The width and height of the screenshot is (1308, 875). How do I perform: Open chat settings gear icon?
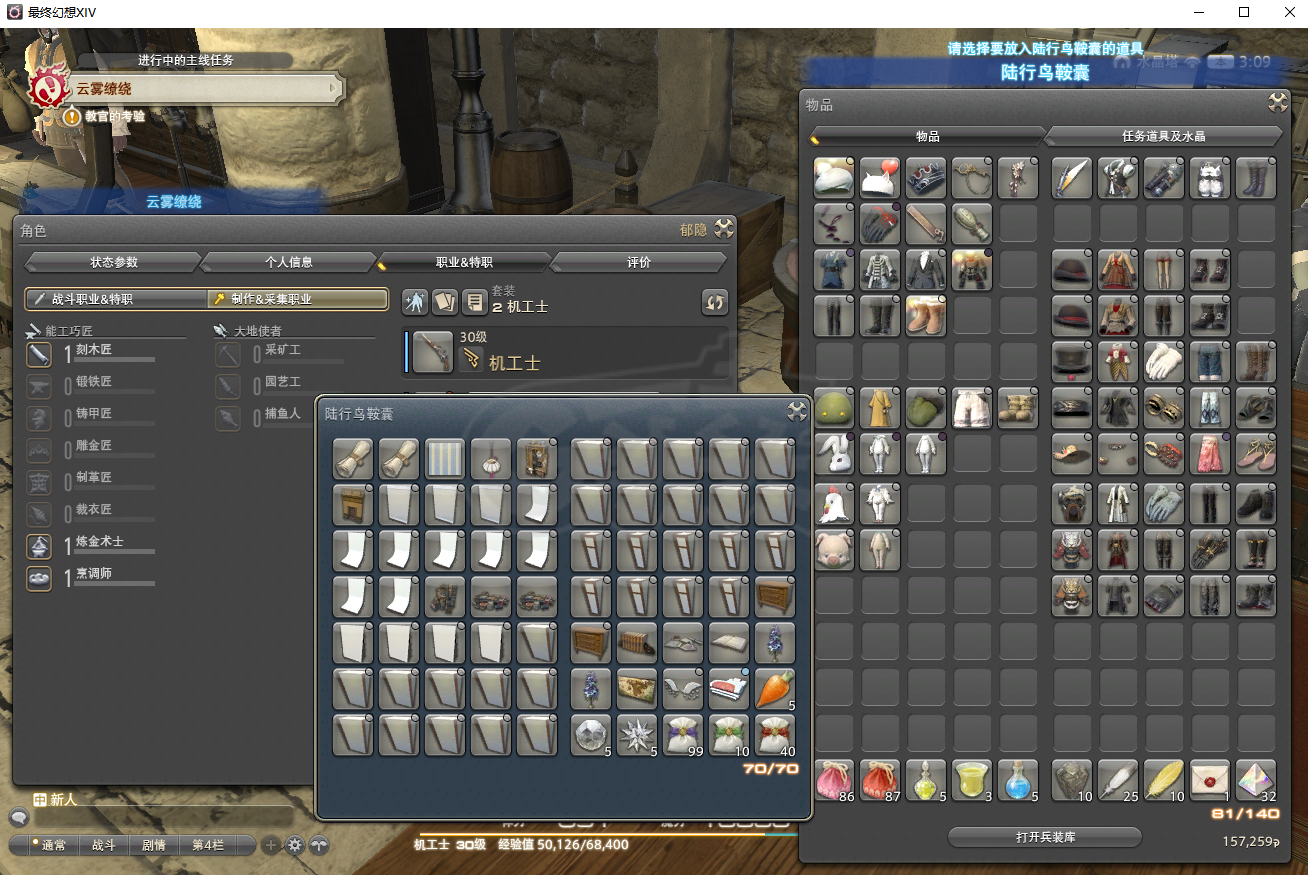294,845
